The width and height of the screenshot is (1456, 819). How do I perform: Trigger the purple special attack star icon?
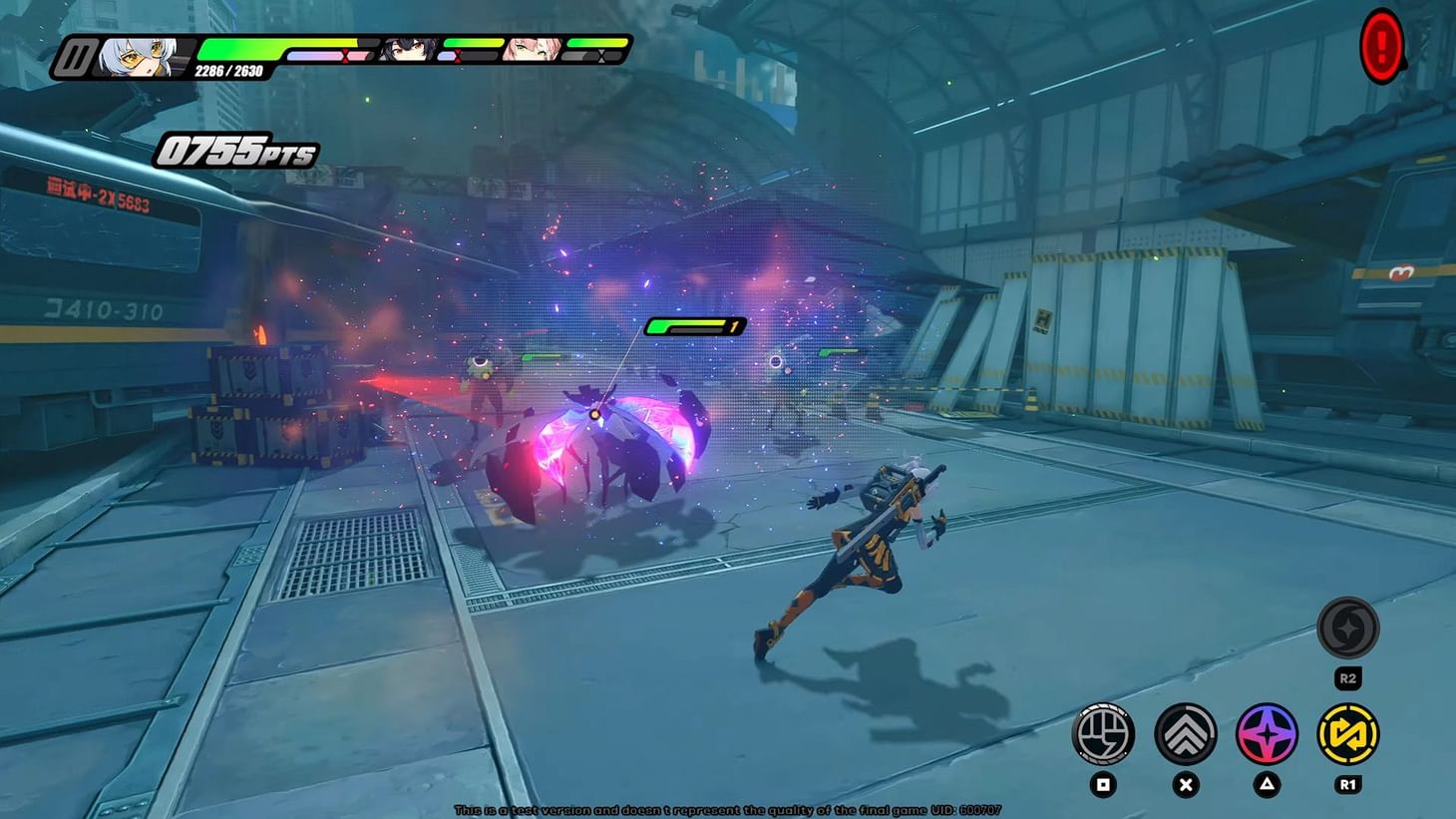tap(1269, 735)
